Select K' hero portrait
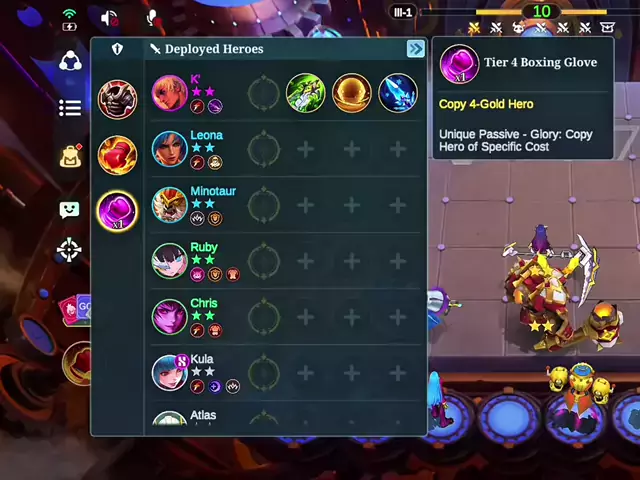The width and height of the screenshot is (640, 480). [170, 93]
